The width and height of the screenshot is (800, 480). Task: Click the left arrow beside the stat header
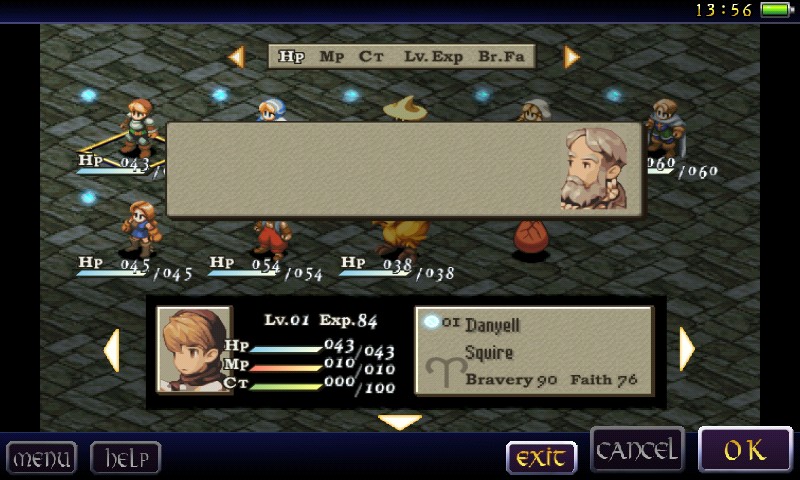[237, 57]
